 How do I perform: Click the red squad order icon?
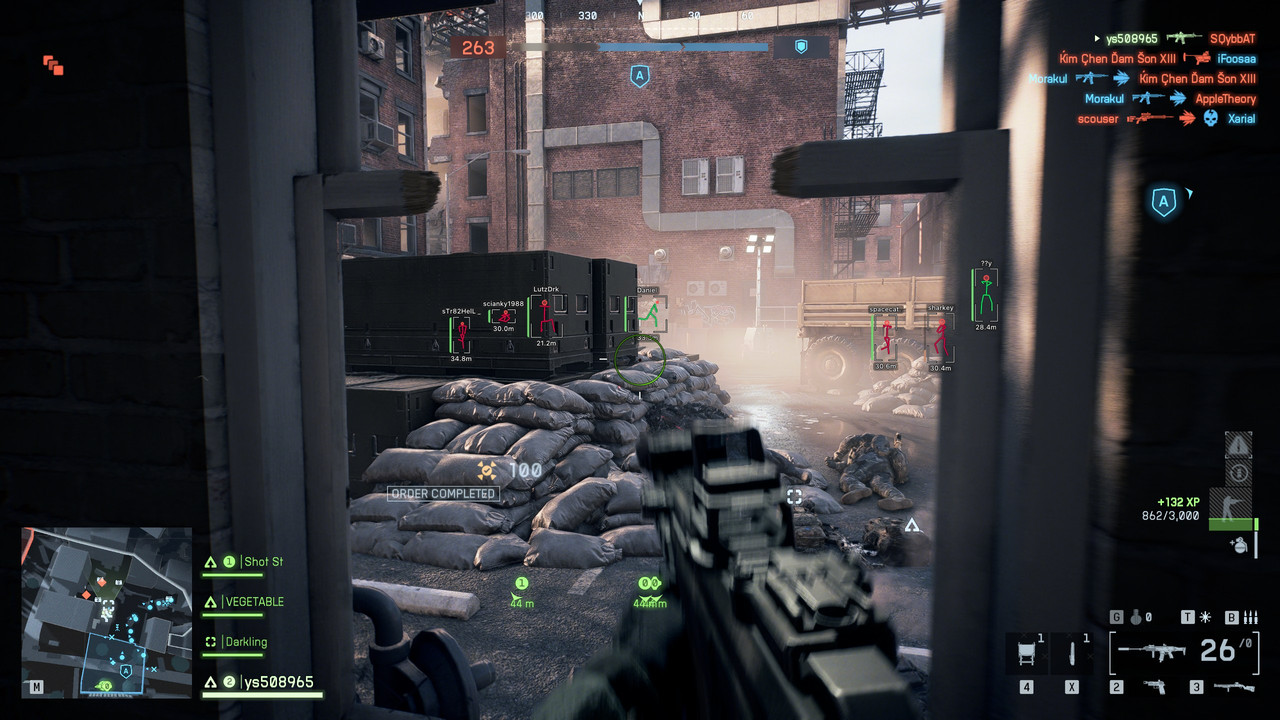pos(53,66)
